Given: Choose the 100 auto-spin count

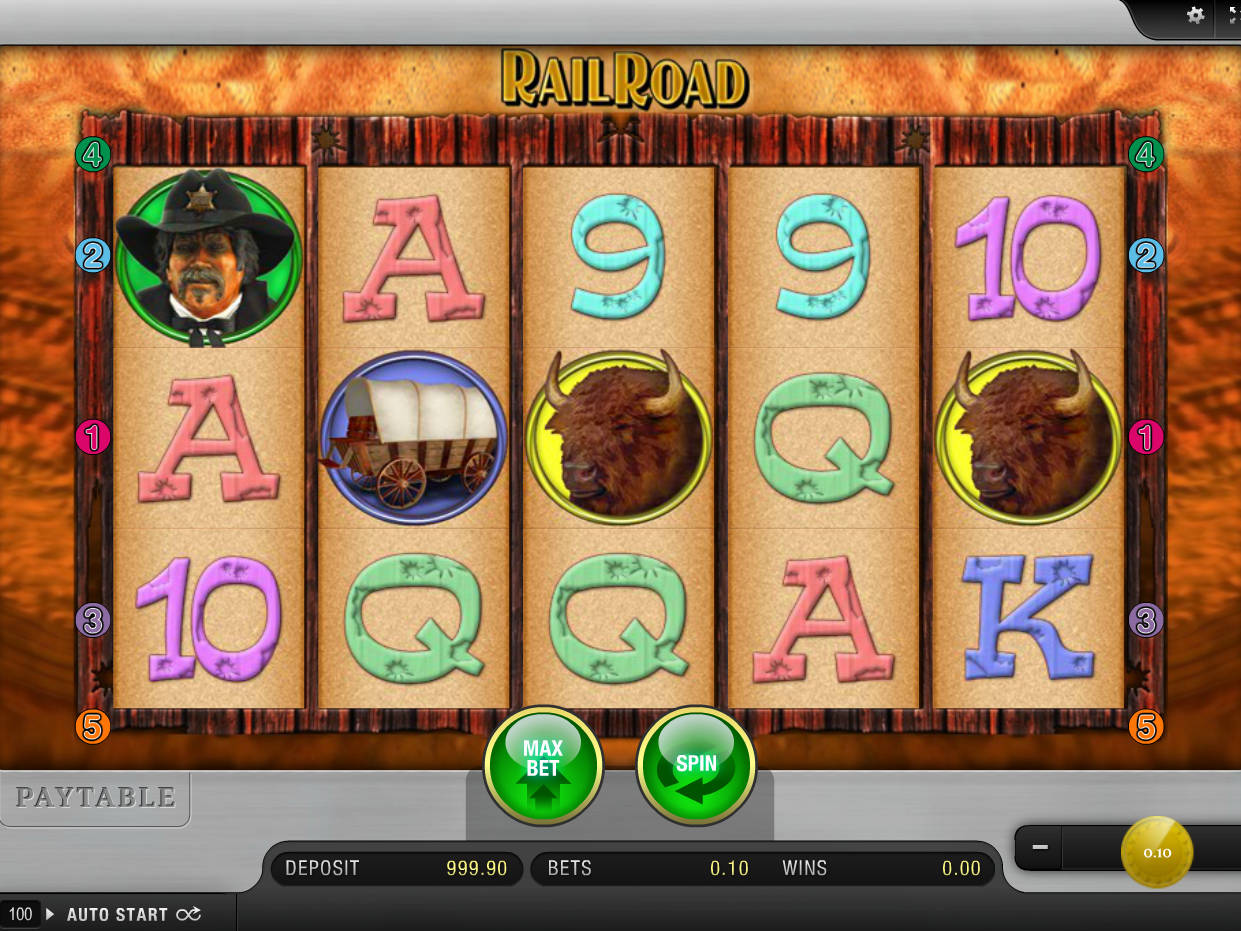Looking at the screenshot, I should click(20, 914).
